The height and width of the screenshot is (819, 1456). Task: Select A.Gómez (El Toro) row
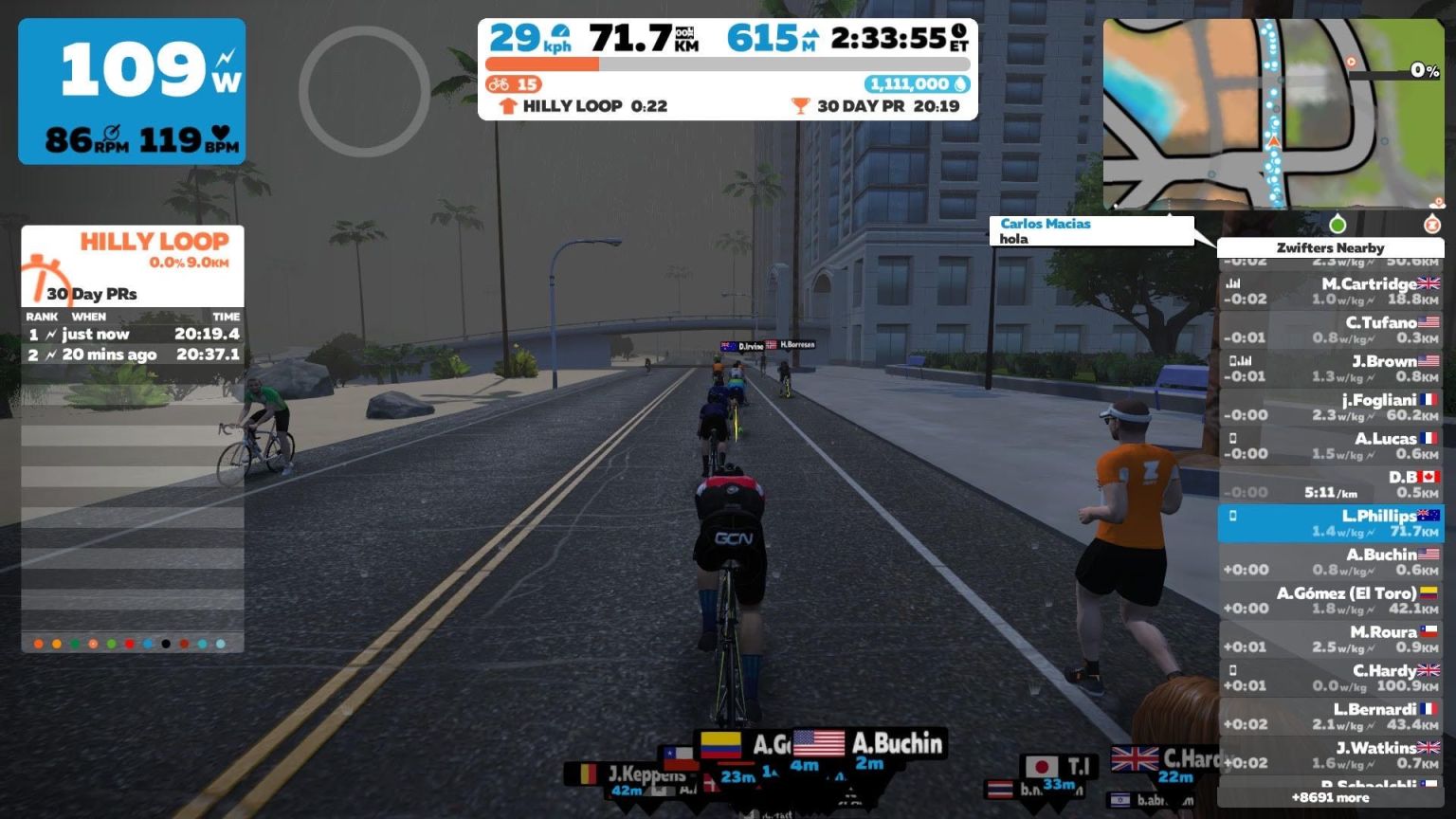point(1330,601)
